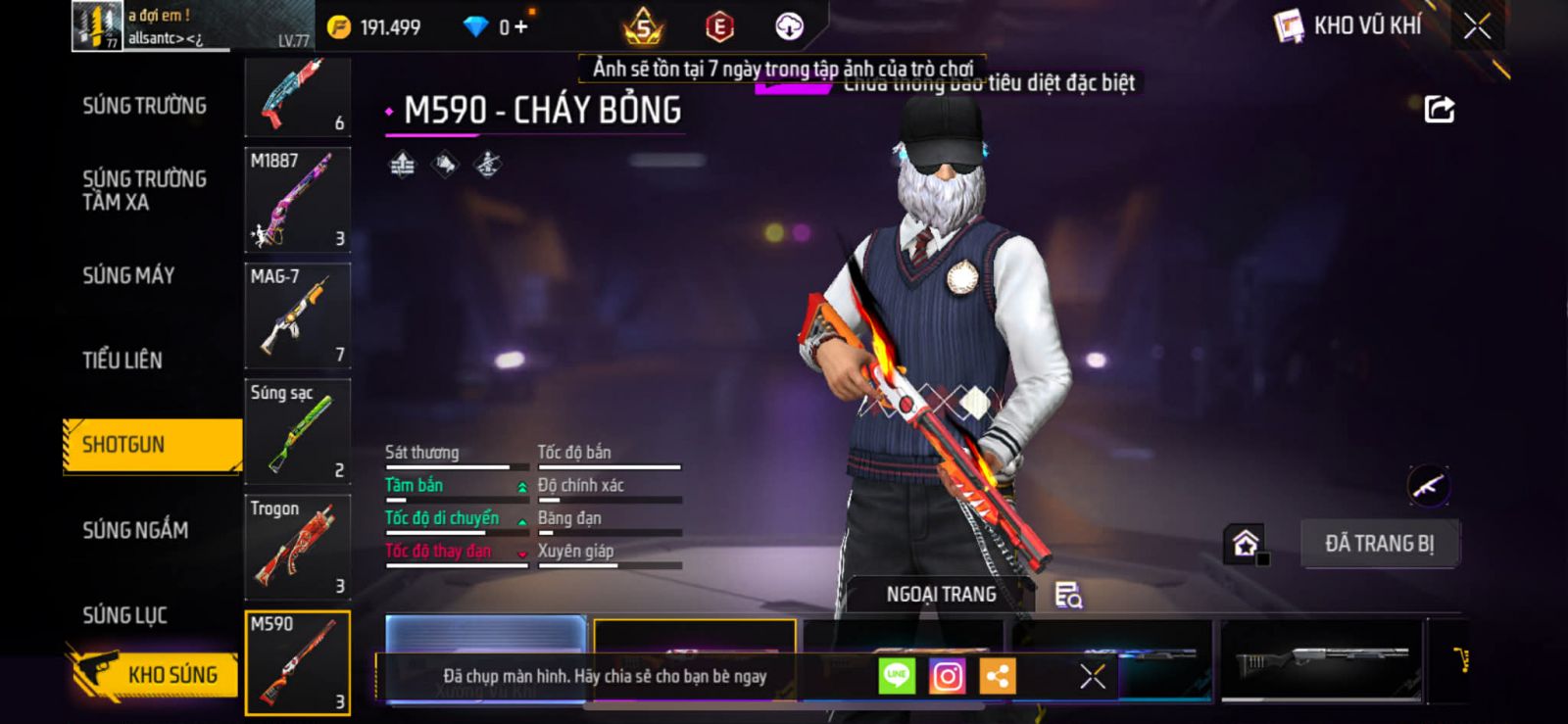Viewport: 1568px width, 724px height.
Task: Share screenshot through LINE app
Action: pyautogui.click(x=896, y=676)
